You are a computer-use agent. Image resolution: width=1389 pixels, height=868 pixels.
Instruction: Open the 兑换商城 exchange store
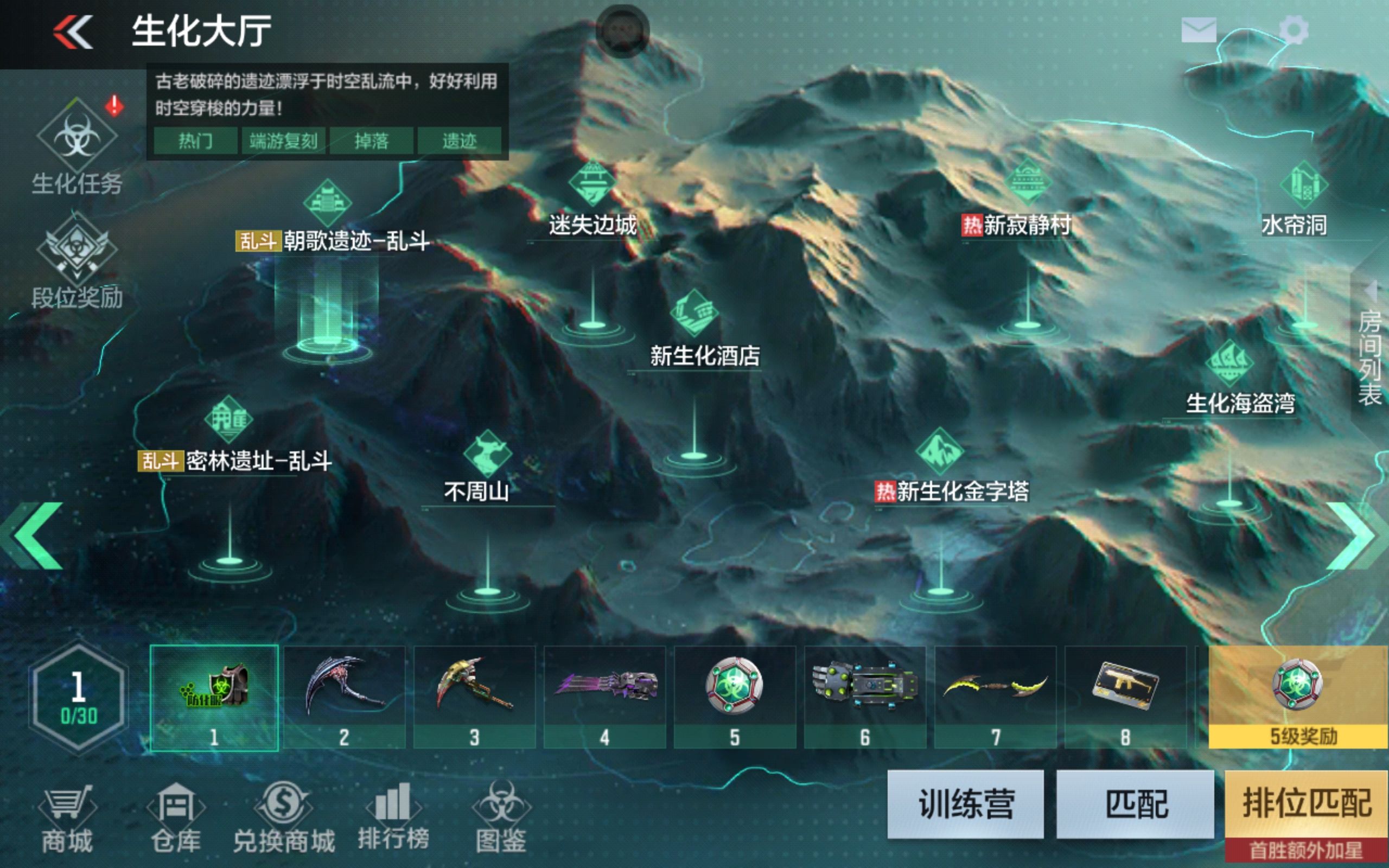pyautogui.click(x=284, y=819)
